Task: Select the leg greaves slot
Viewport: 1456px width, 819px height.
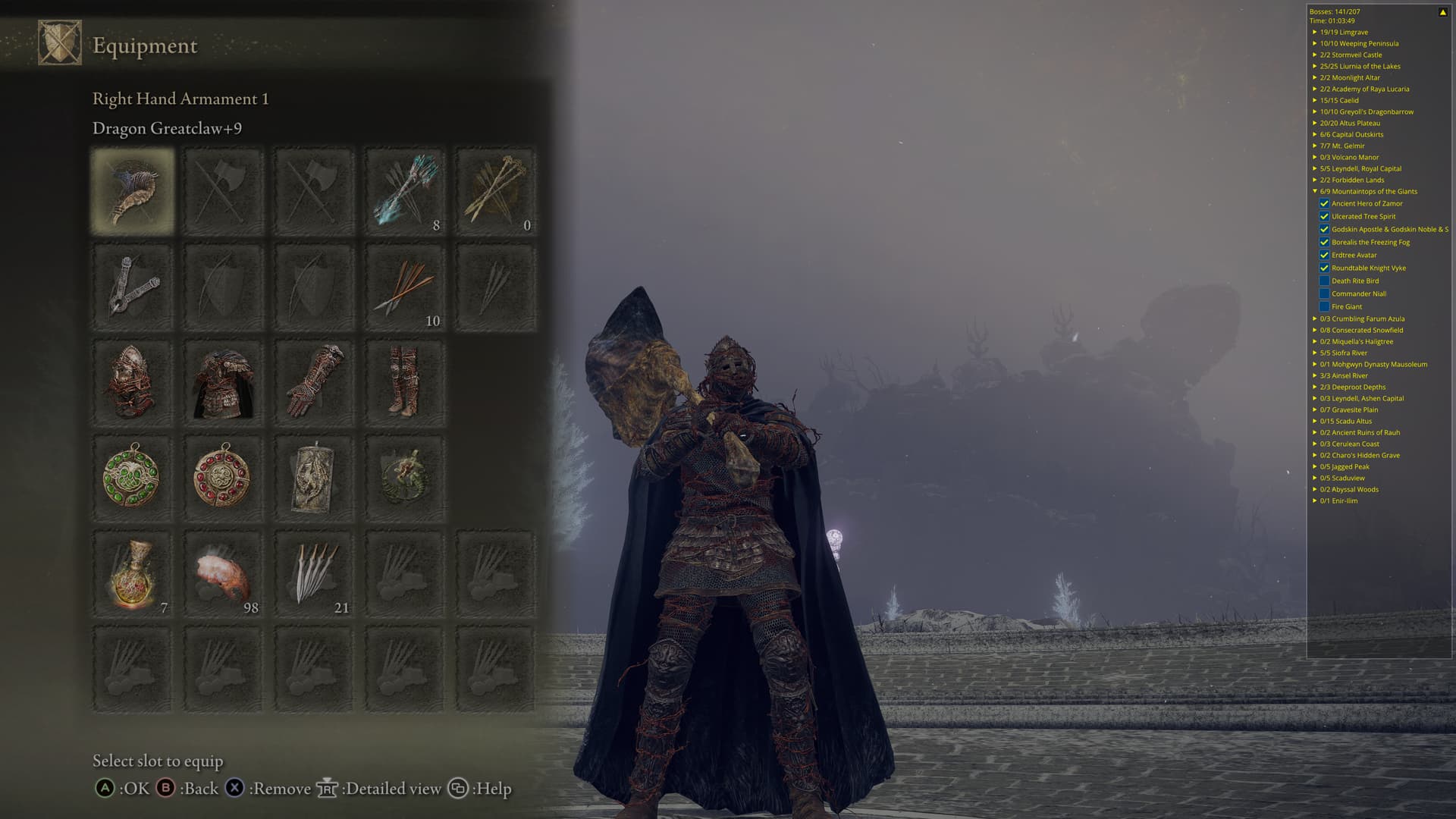Action: point(405,383)
